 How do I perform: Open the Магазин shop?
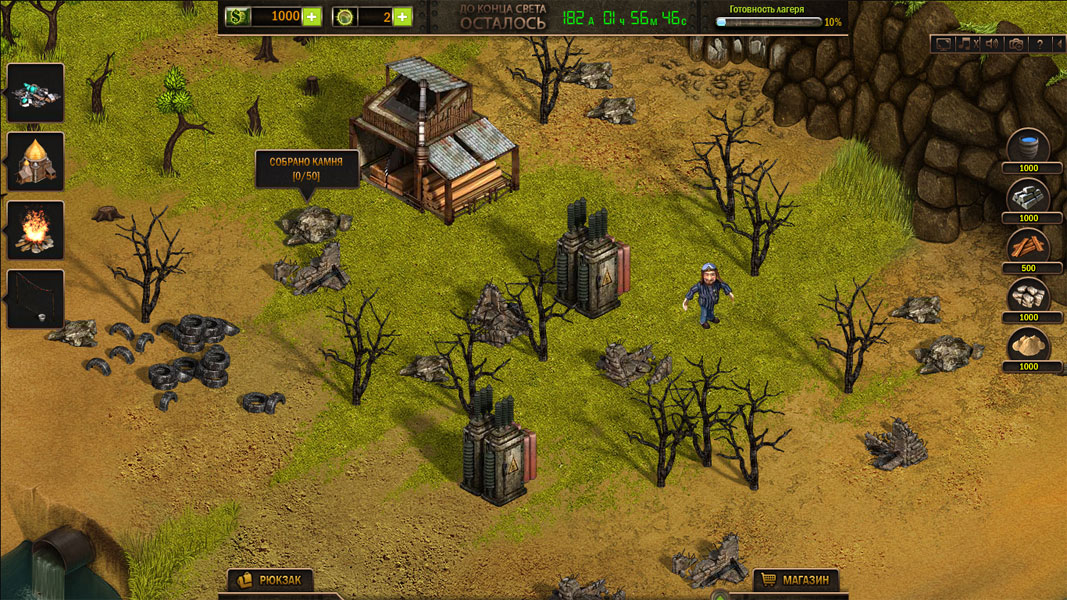click(796, 580)
